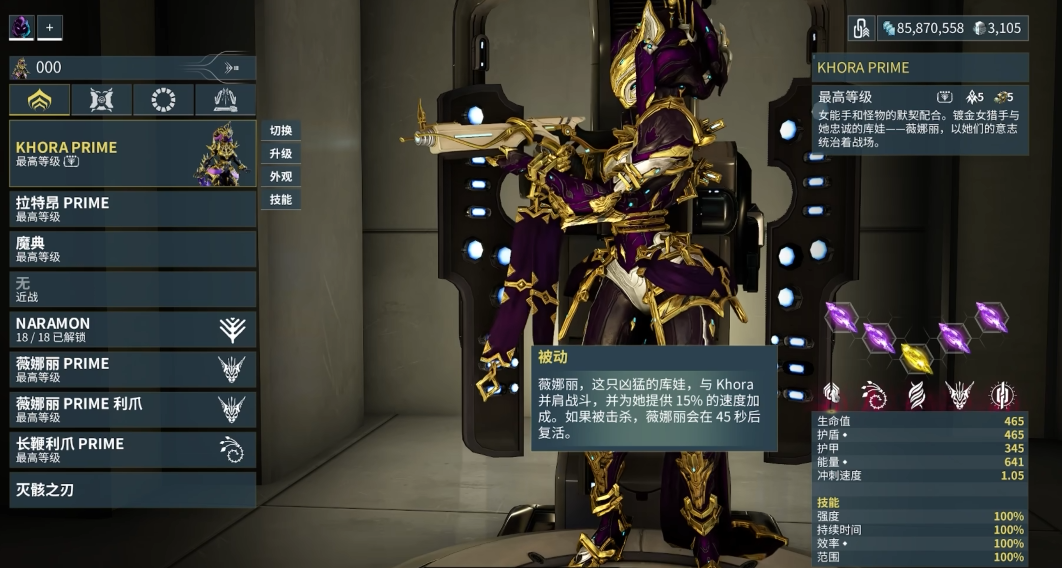Click the 切换 (switch) button

(x=281, y=131)
